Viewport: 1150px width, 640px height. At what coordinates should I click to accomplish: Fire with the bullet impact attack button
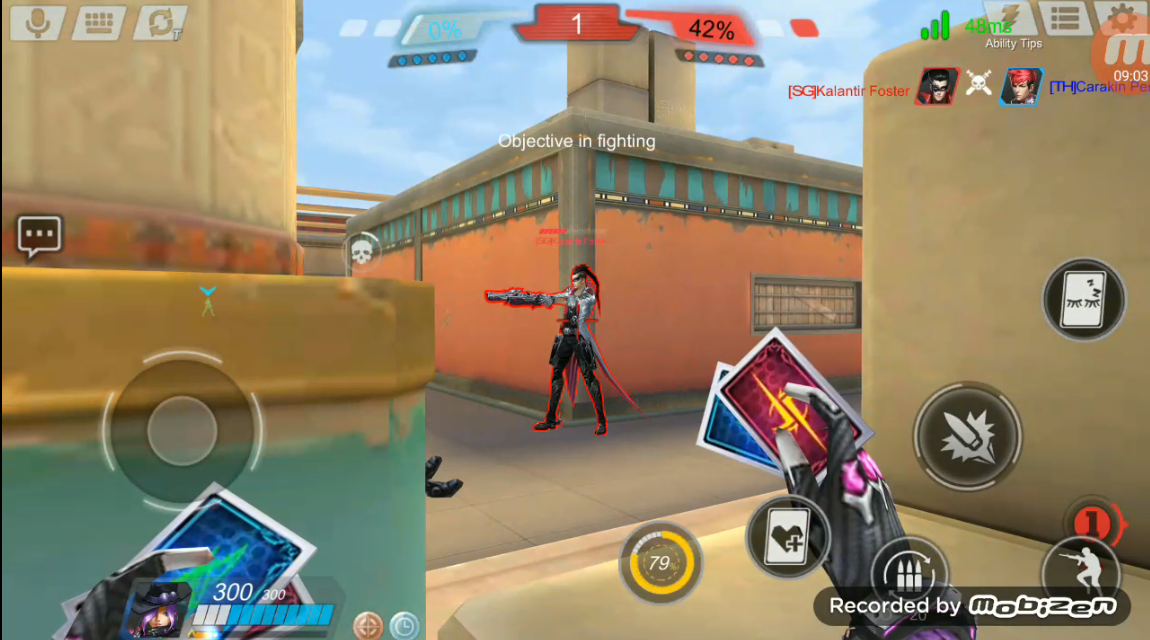[x=967, y=436]
